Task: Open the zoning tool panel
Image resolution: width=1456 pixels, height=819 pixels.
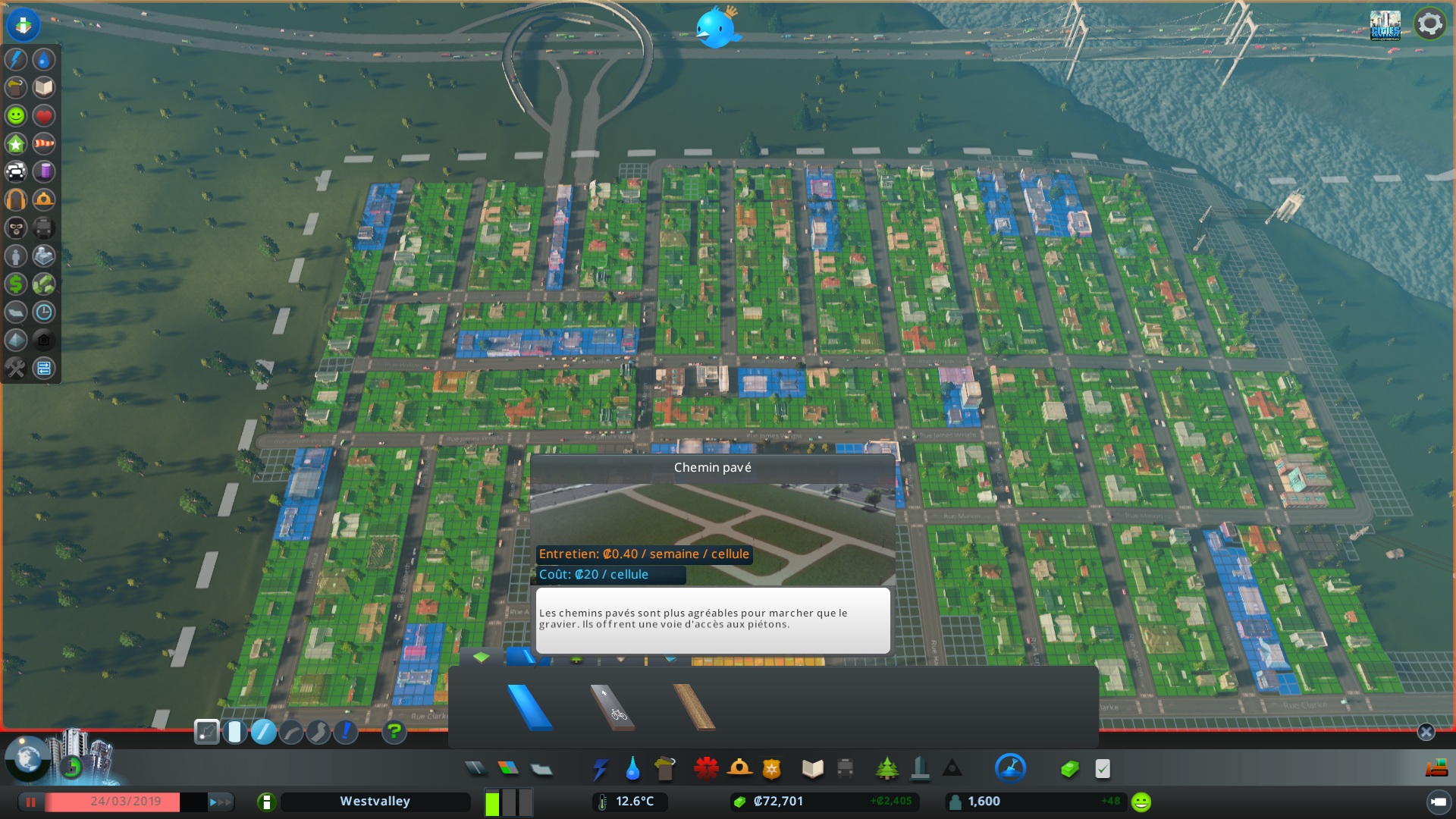Action: pyautogui.click(x=508, y=768)
